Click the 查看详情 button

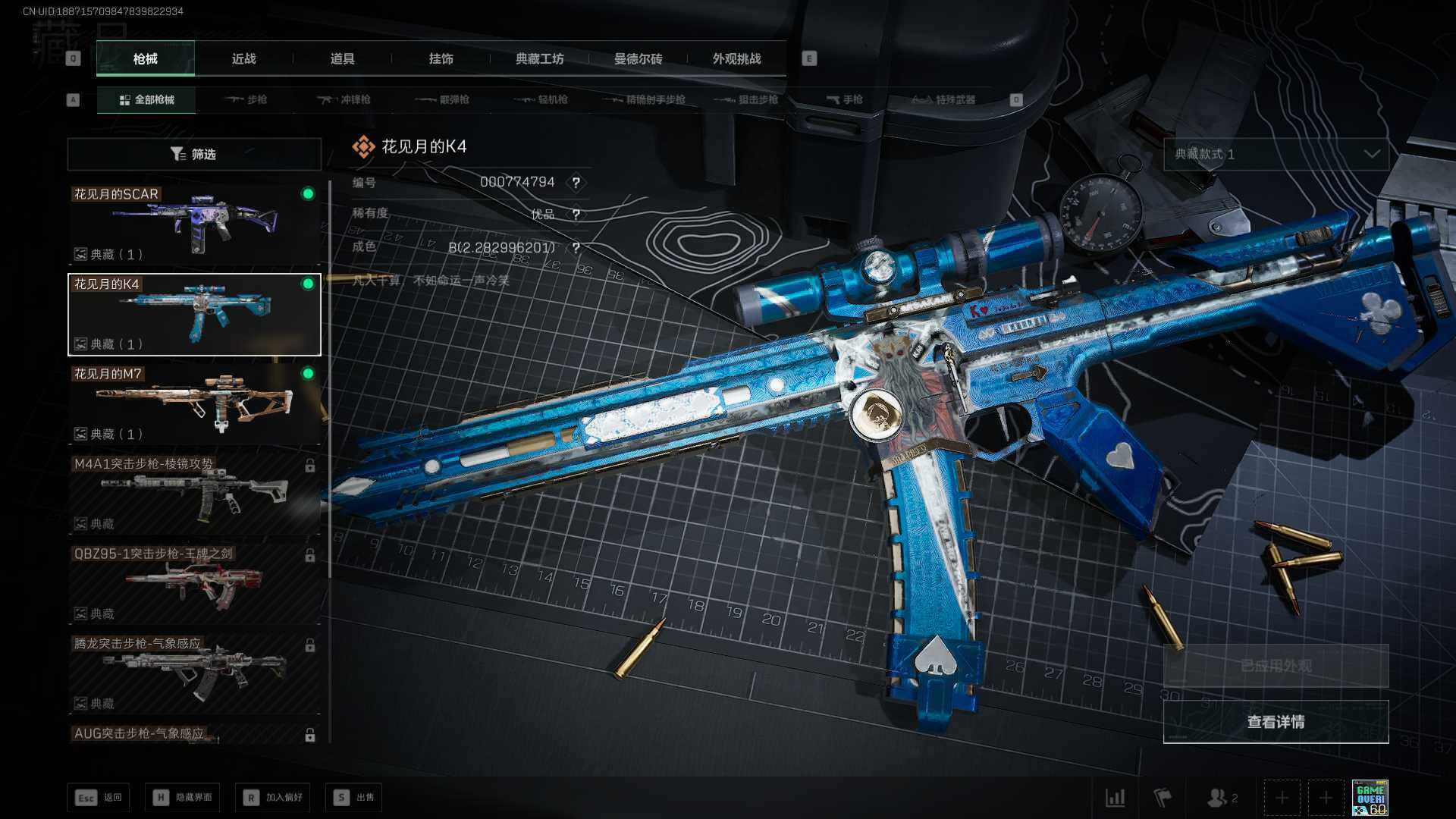point(1276,722)
